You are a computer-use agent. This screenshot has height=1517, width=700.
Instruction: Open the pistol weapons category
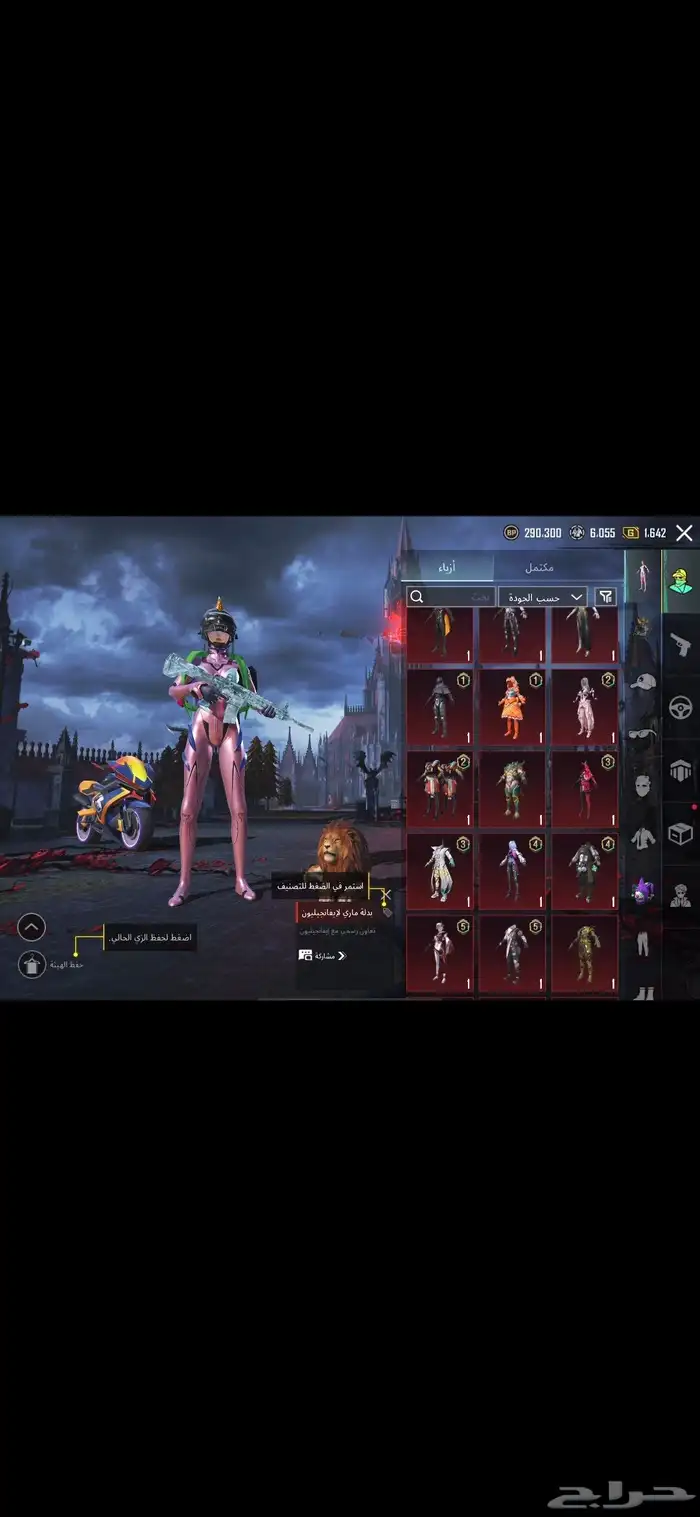(681, 640)
